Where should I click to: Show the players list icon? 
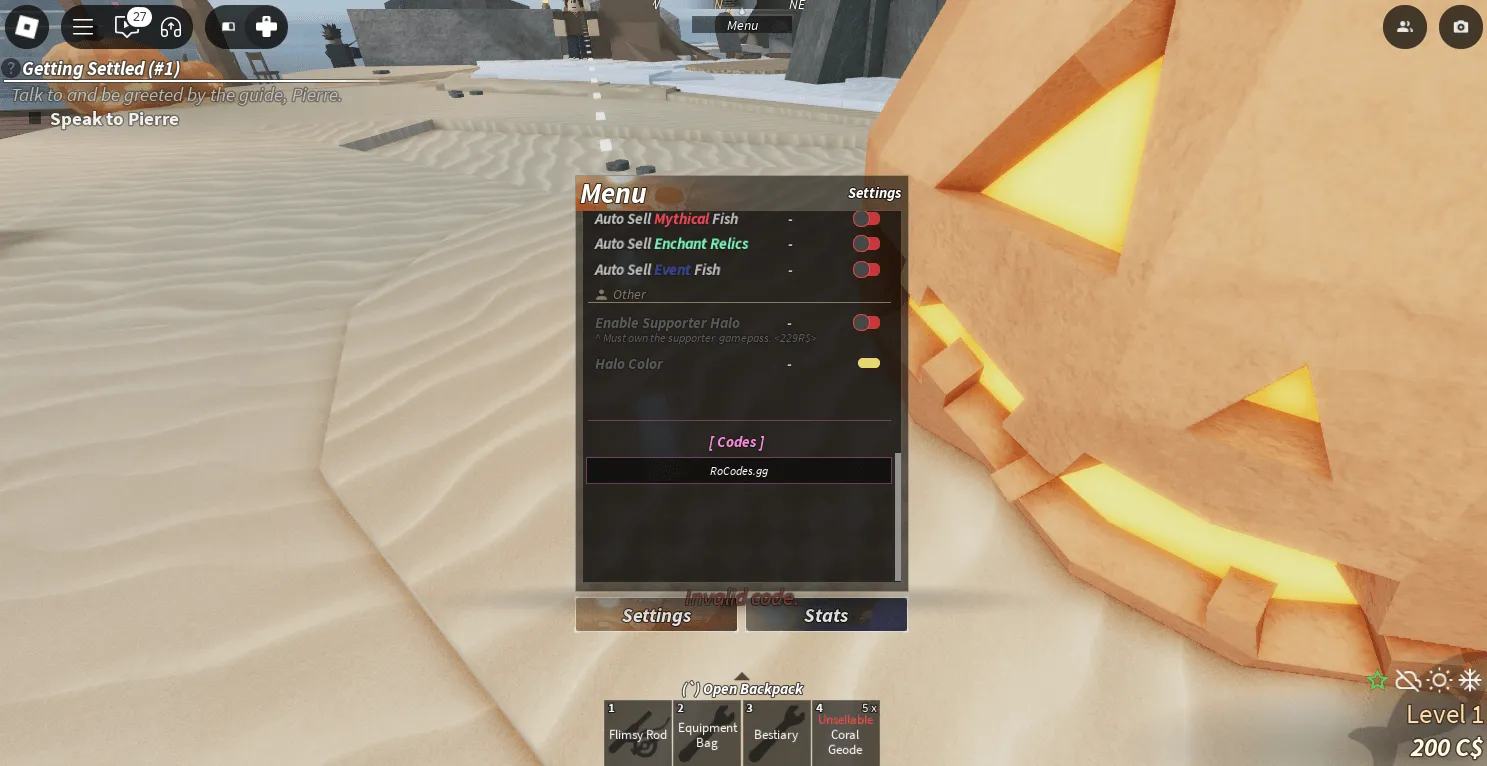(1405, 27)
